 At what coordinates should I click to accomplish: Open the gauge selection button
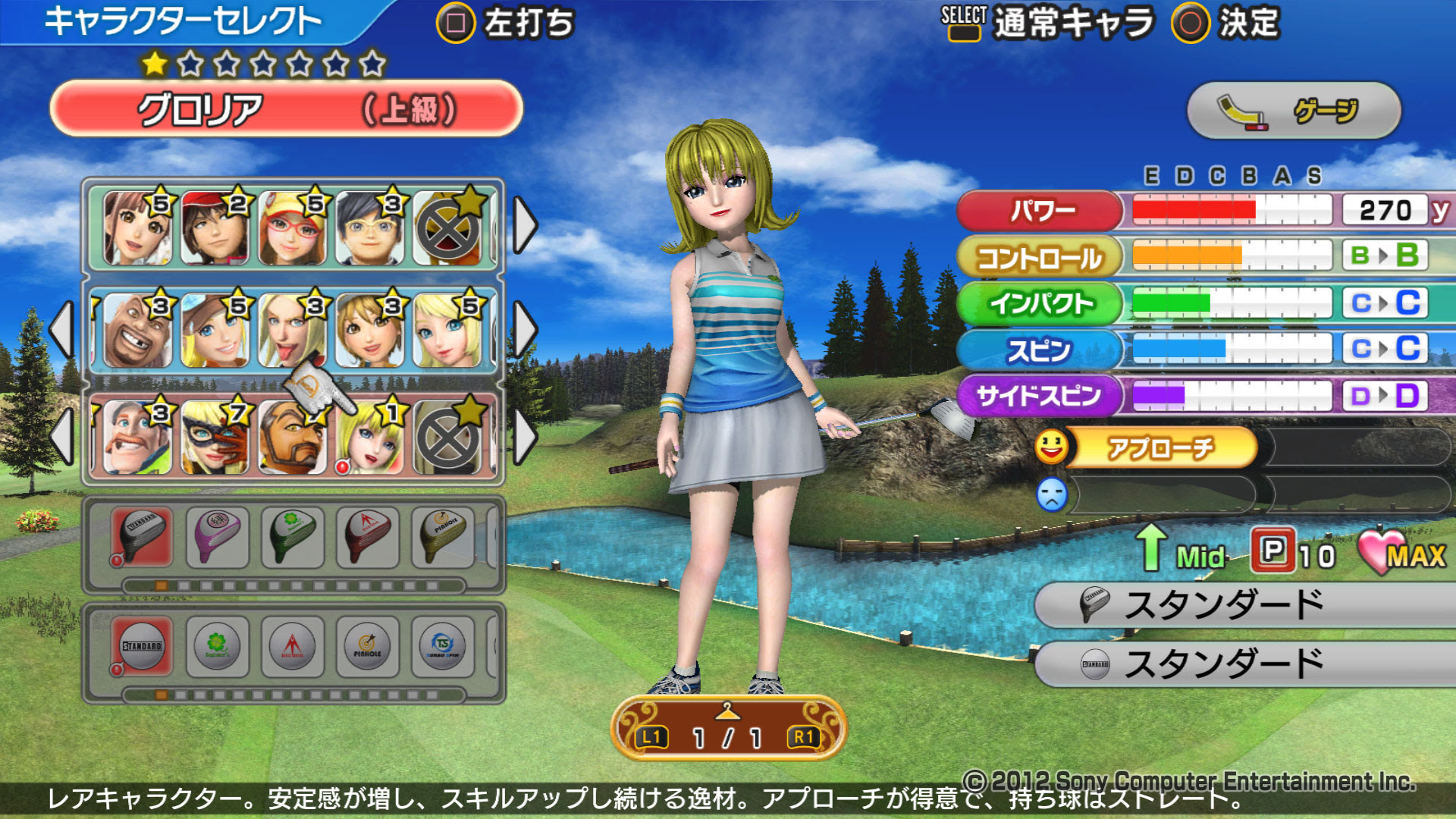click(x=1294, y=111)
